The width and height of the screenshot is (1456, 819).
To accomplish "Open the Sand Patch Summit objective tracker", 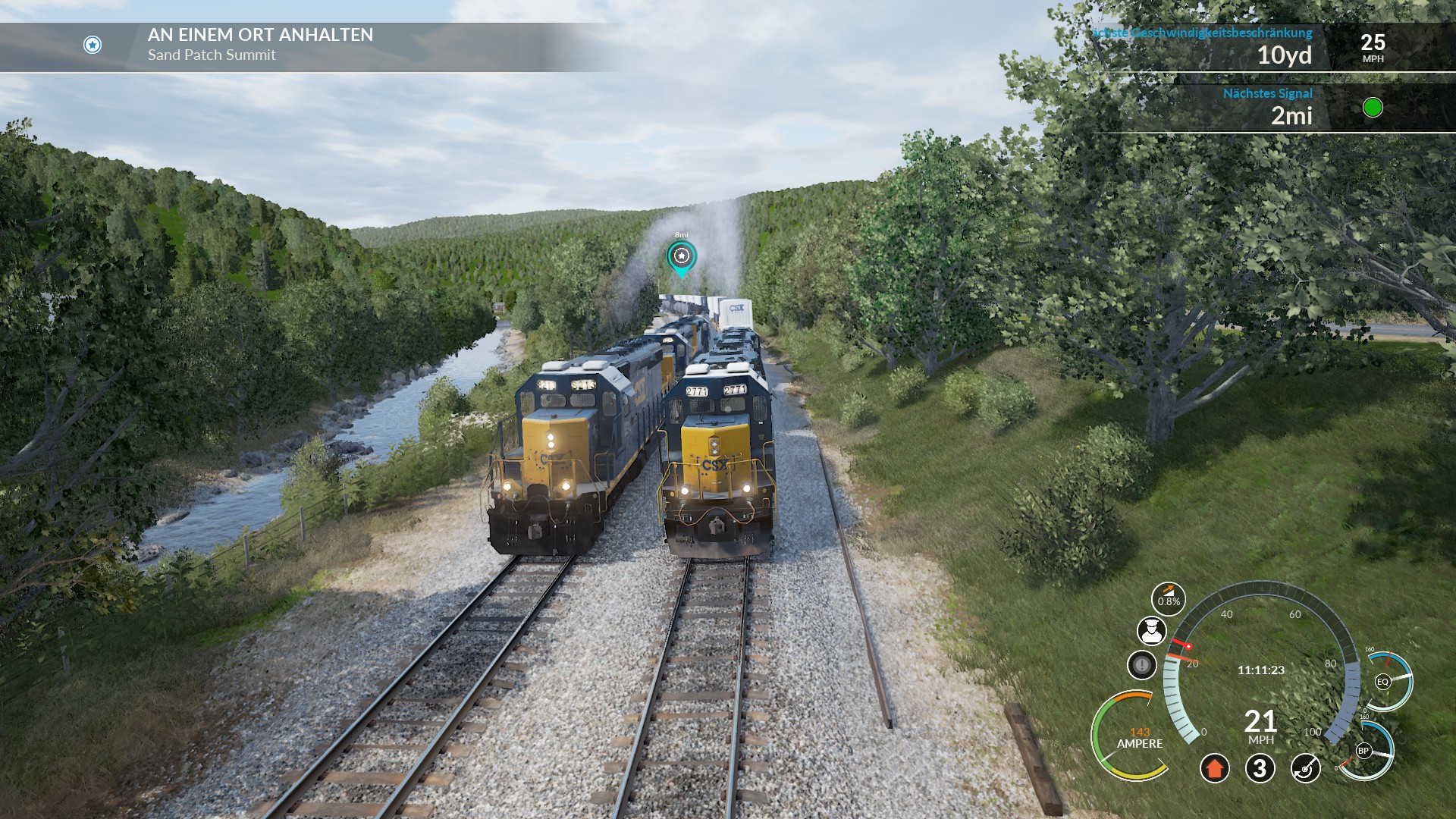I will 259,45.
